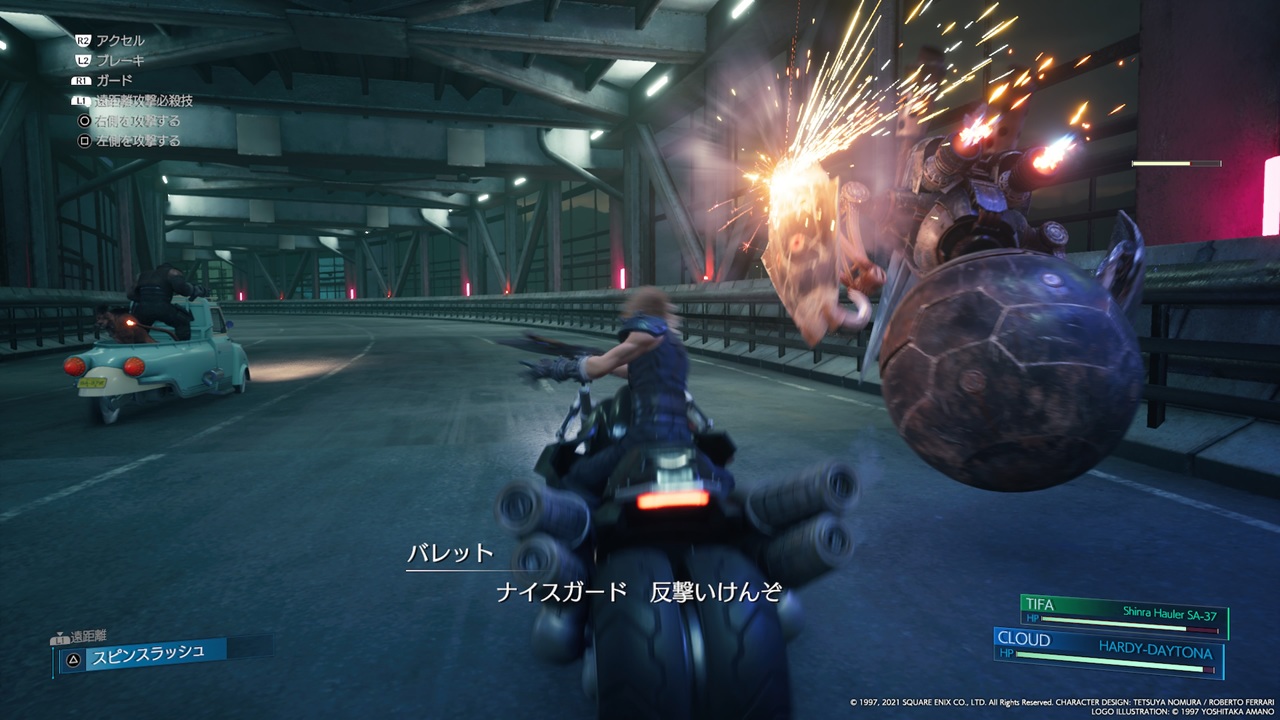The height and width of the screenshot is (720, 1280).
Task: Click the L2 brake button icon
Action: [x=81, y=60]
